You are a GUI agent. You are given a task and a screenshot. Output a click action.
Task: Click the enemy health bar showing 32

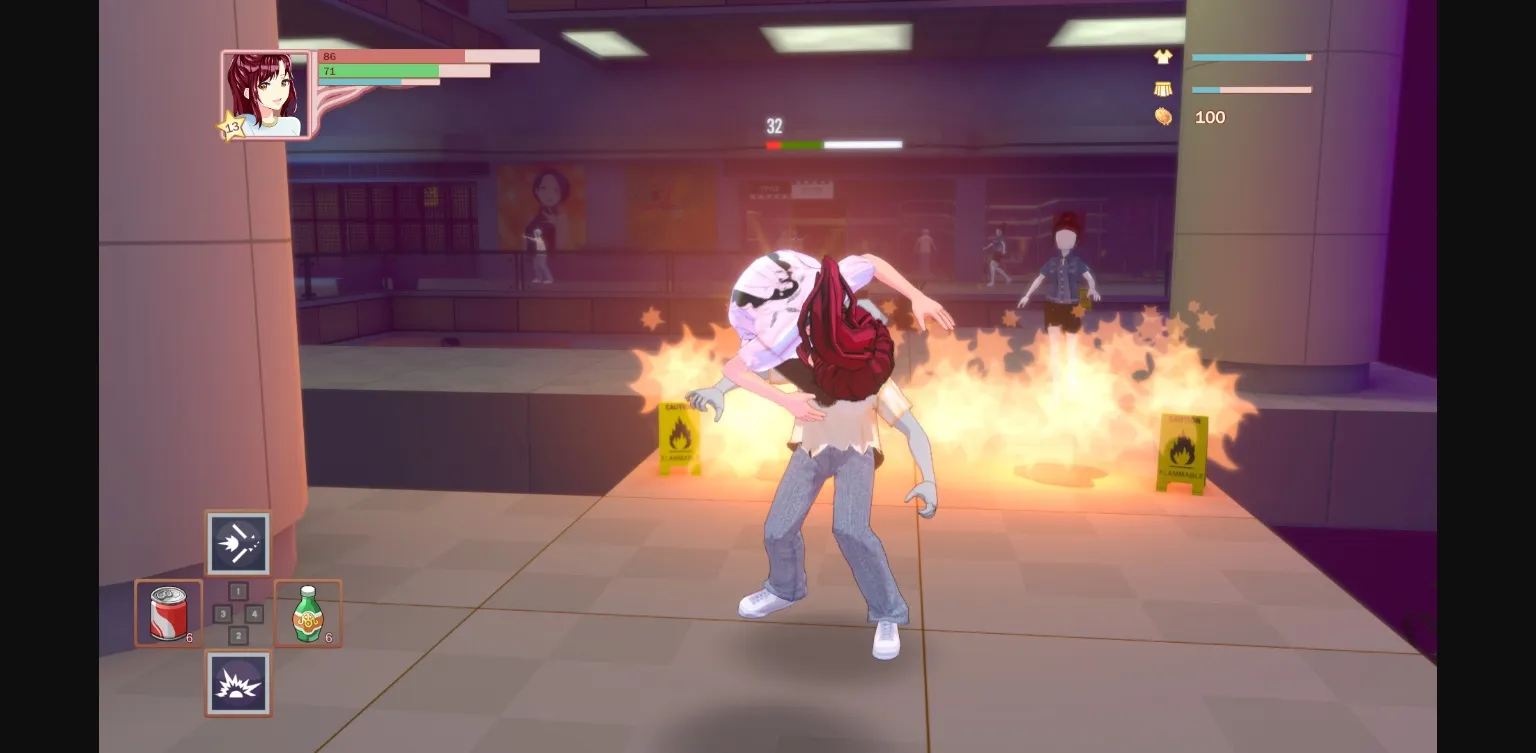[832, 144]
